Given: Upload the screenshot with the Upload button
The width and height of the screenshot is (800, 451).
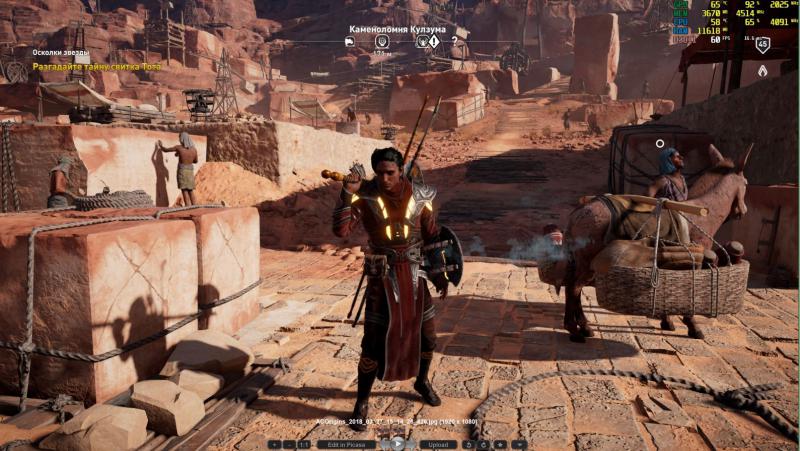Looking at the screenshot, I should (437, 444).
